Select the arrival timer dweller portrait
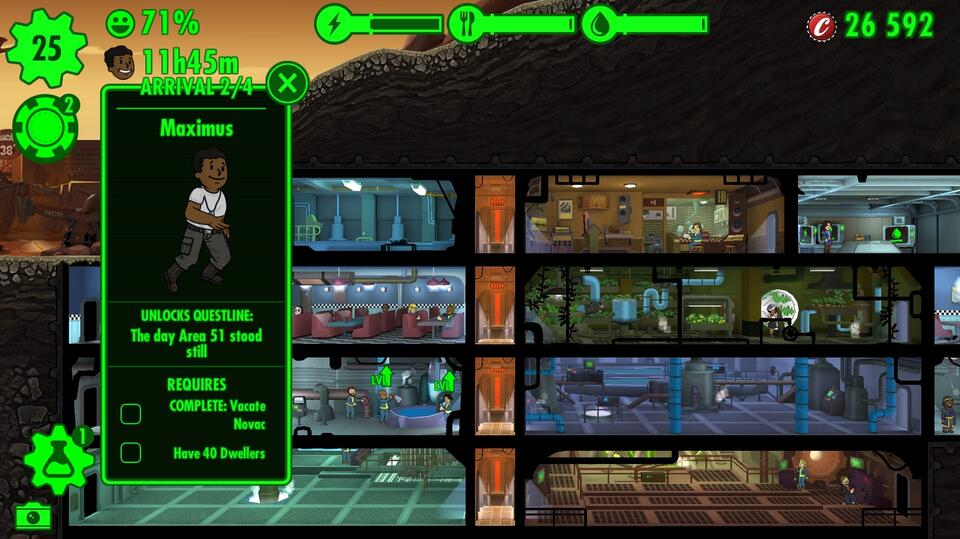Screen dimensions: 960x539 click(x=120, y=62)
